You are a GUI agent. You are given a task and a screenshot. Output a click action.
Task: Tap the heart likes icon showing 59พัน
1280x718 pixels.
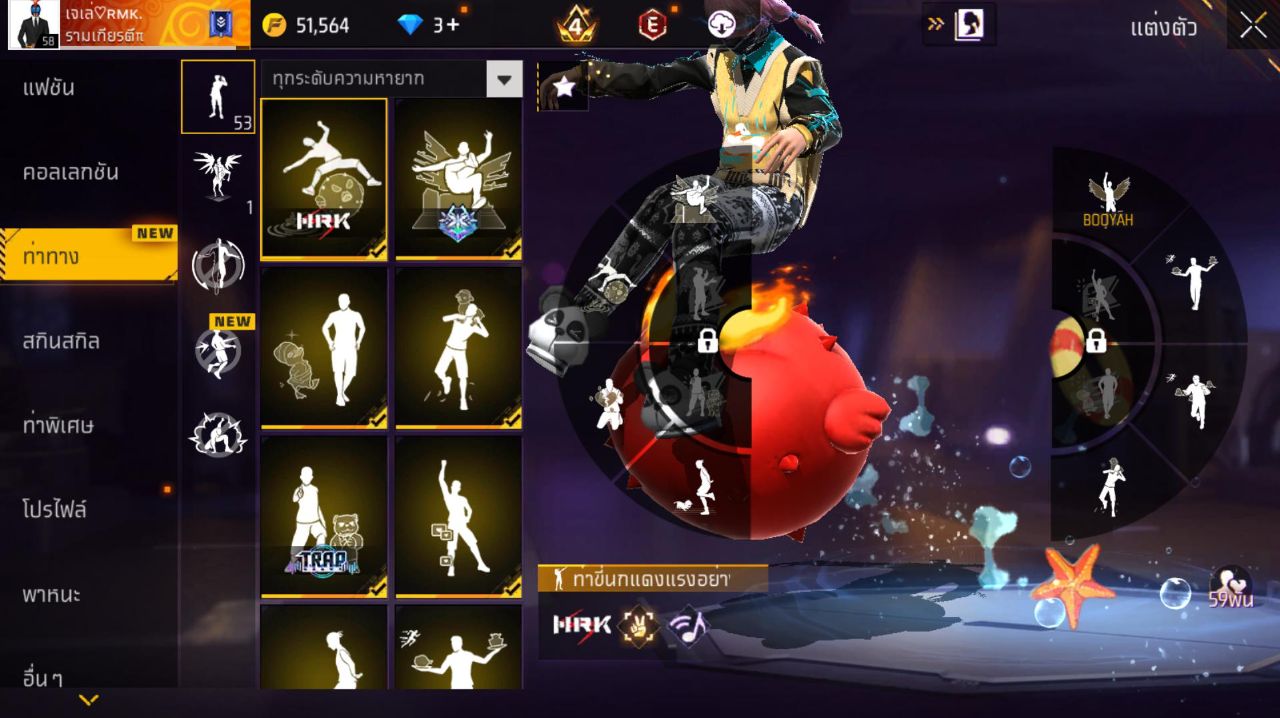tap(1229, 587)
